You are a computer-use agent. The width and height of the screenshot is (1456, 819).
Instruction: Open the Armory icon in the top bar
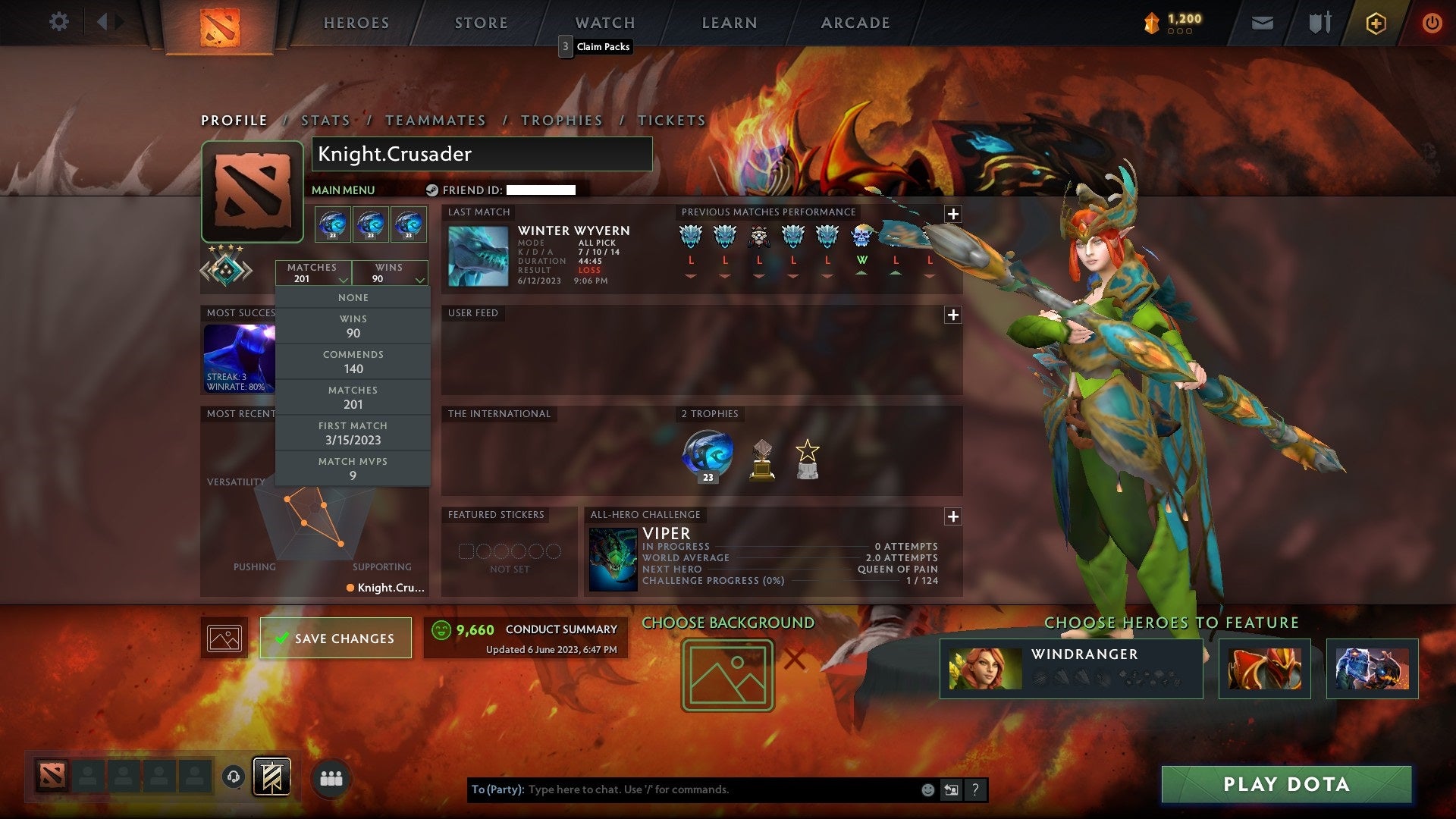(x=1319, y=22)
